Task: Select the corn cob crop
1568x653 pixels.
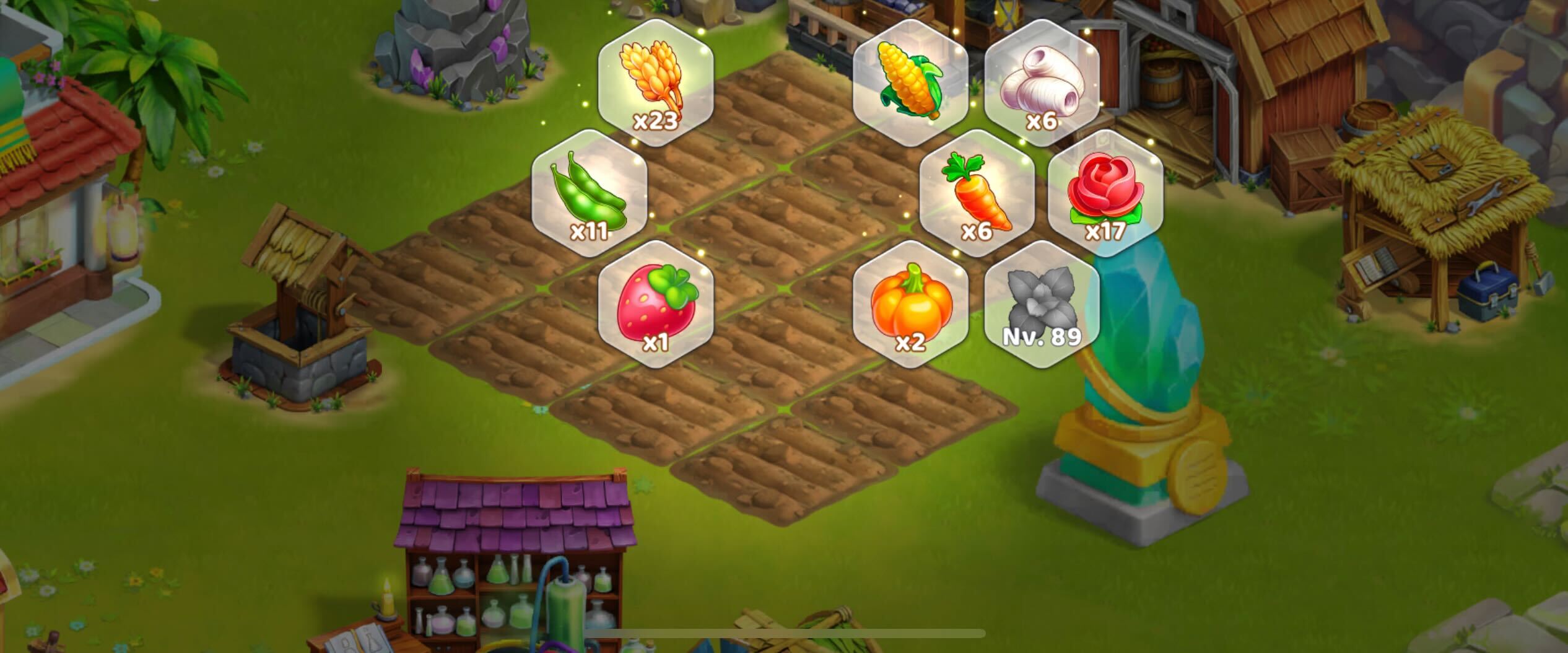Action: point(910,82)
